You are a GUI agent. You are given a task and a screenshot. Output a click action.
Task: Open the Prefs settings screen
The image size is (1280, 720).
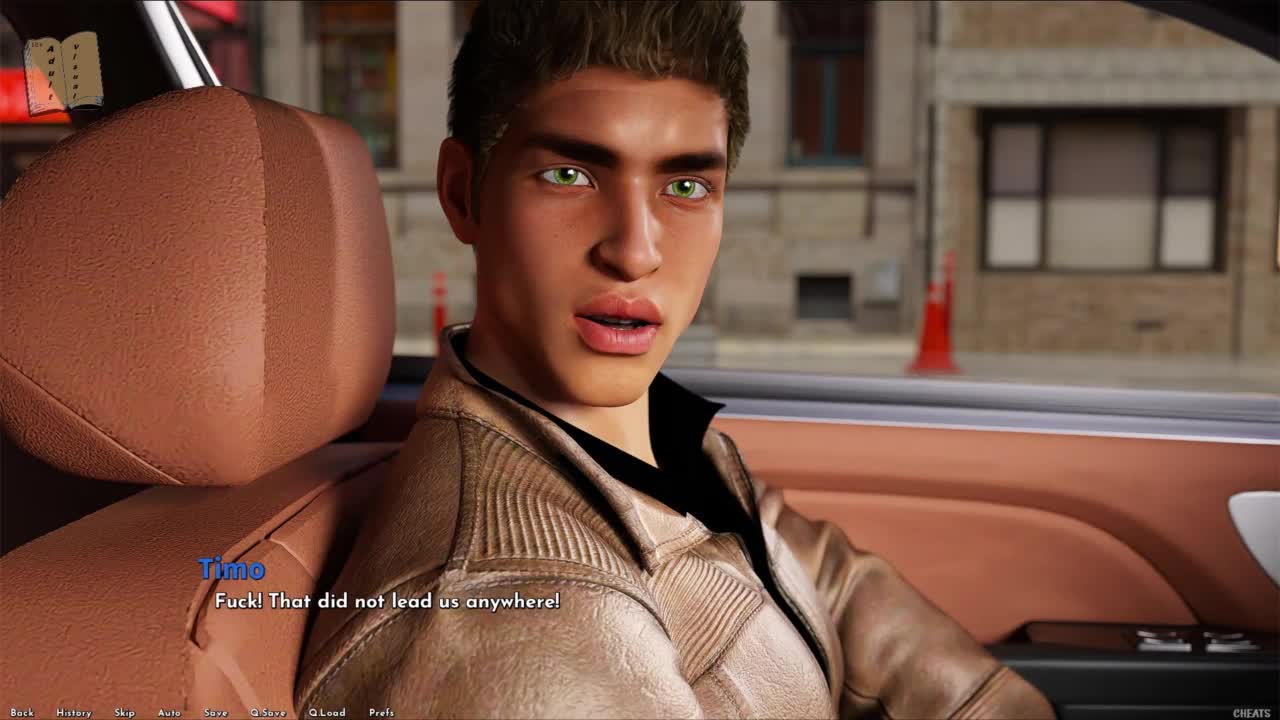click(381, 713)
